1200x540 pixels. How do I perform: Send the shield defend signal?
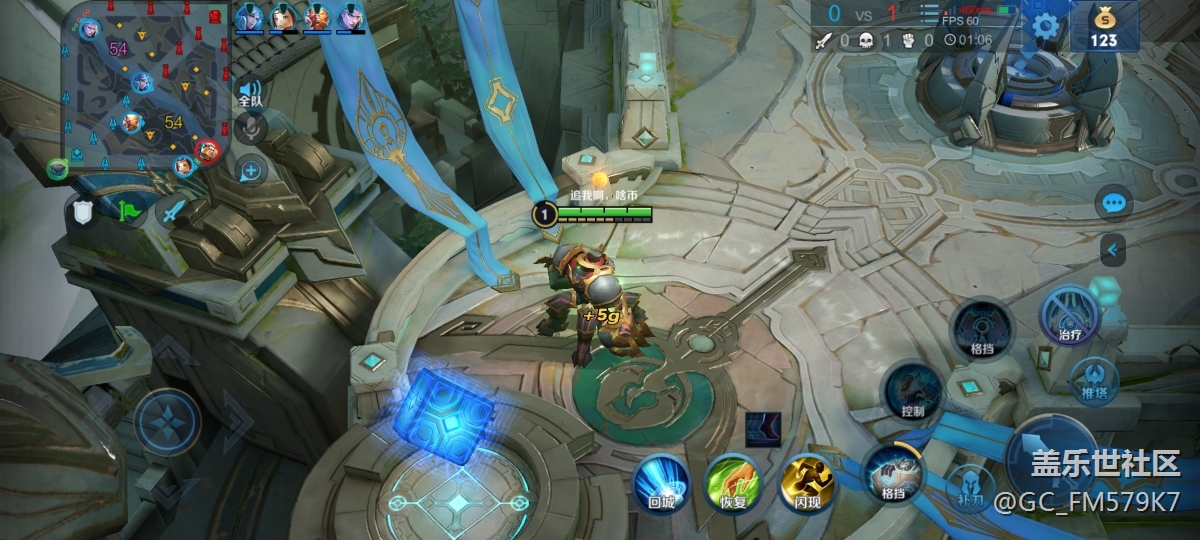(84, 211)
